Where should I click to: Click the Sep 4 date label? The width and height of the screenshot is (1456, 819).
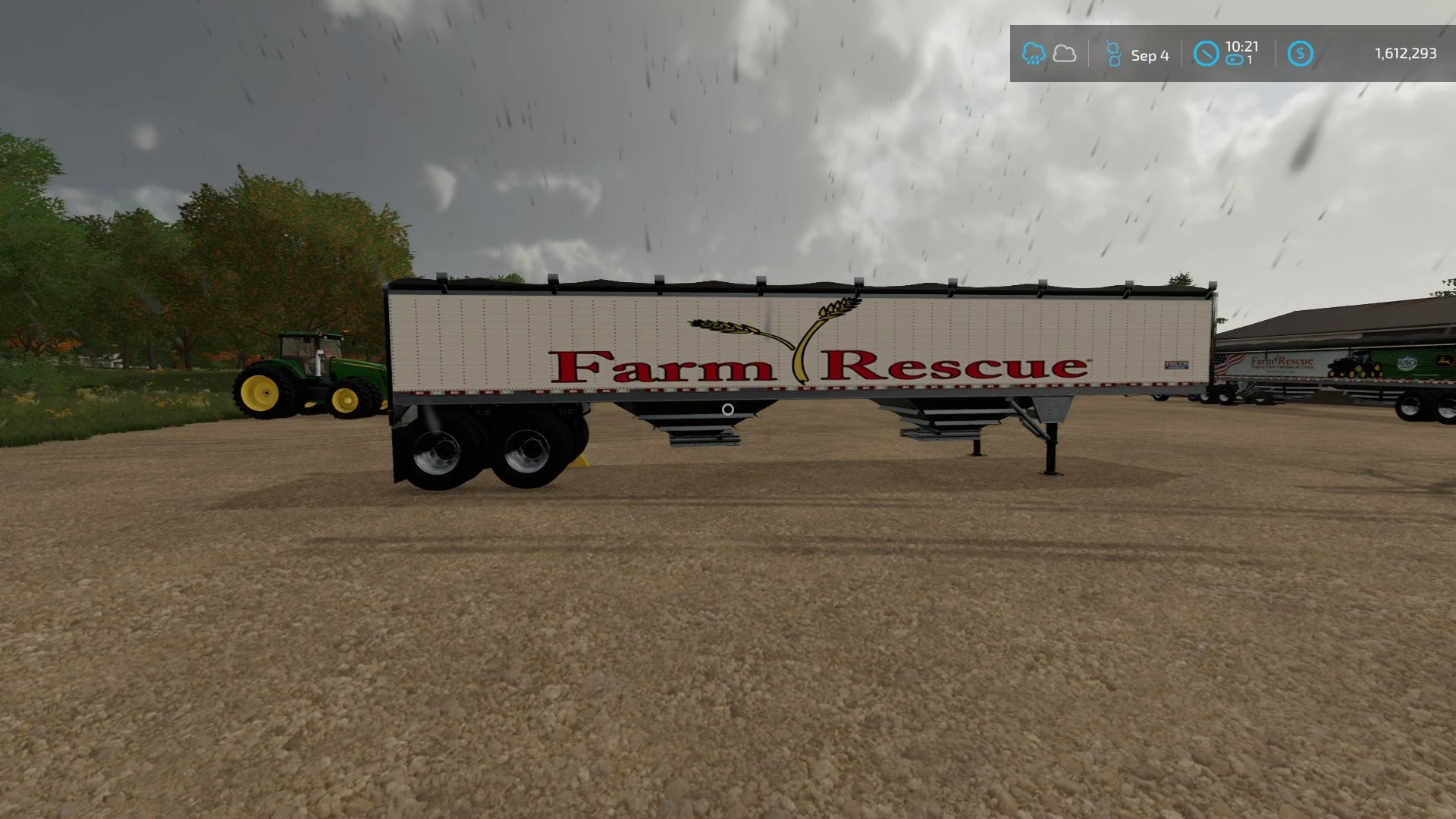pyautogui.click(x=1150, y=55)
